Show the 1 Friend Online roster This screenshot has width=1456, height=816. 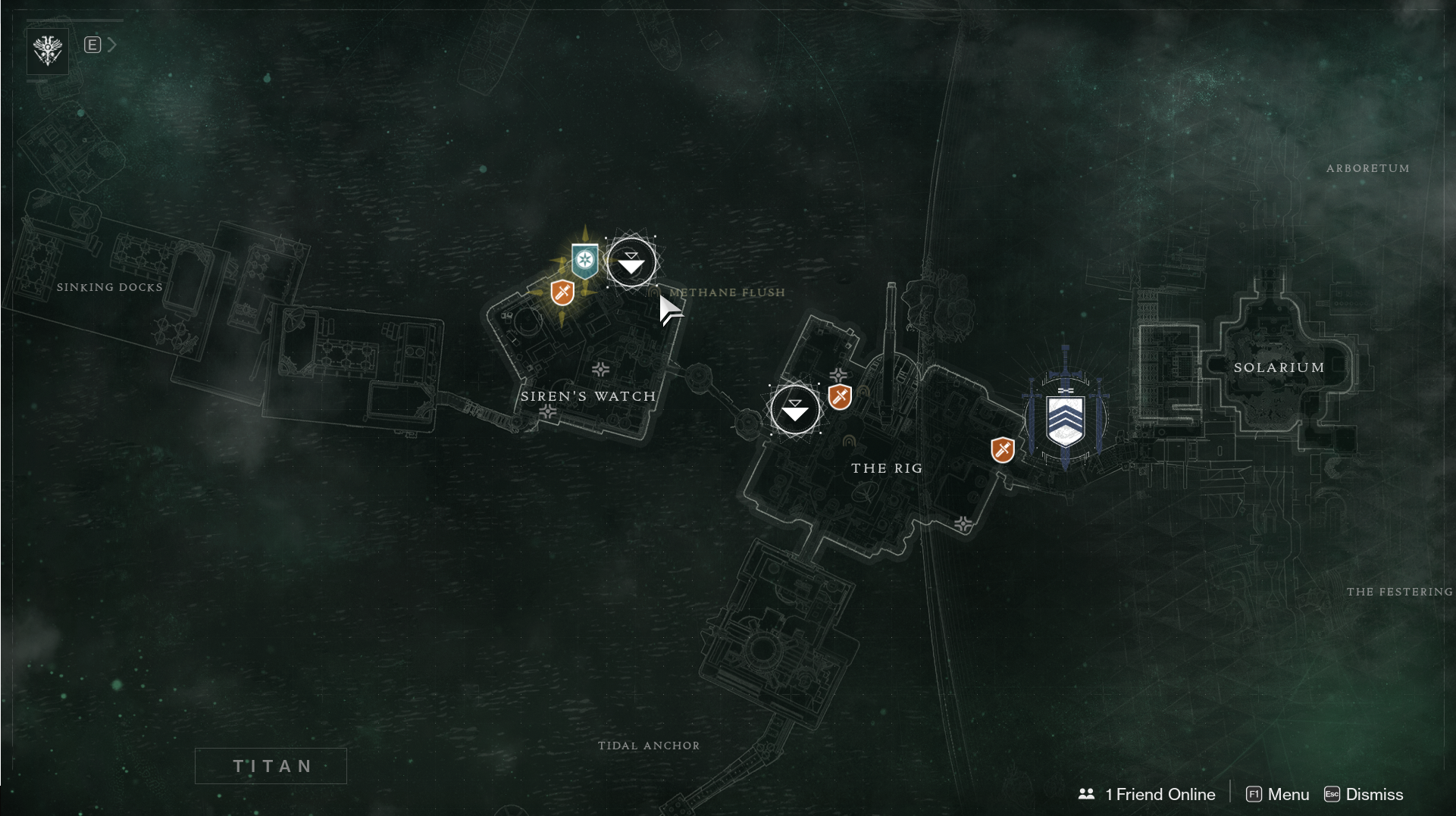(x=1147, y=794)
